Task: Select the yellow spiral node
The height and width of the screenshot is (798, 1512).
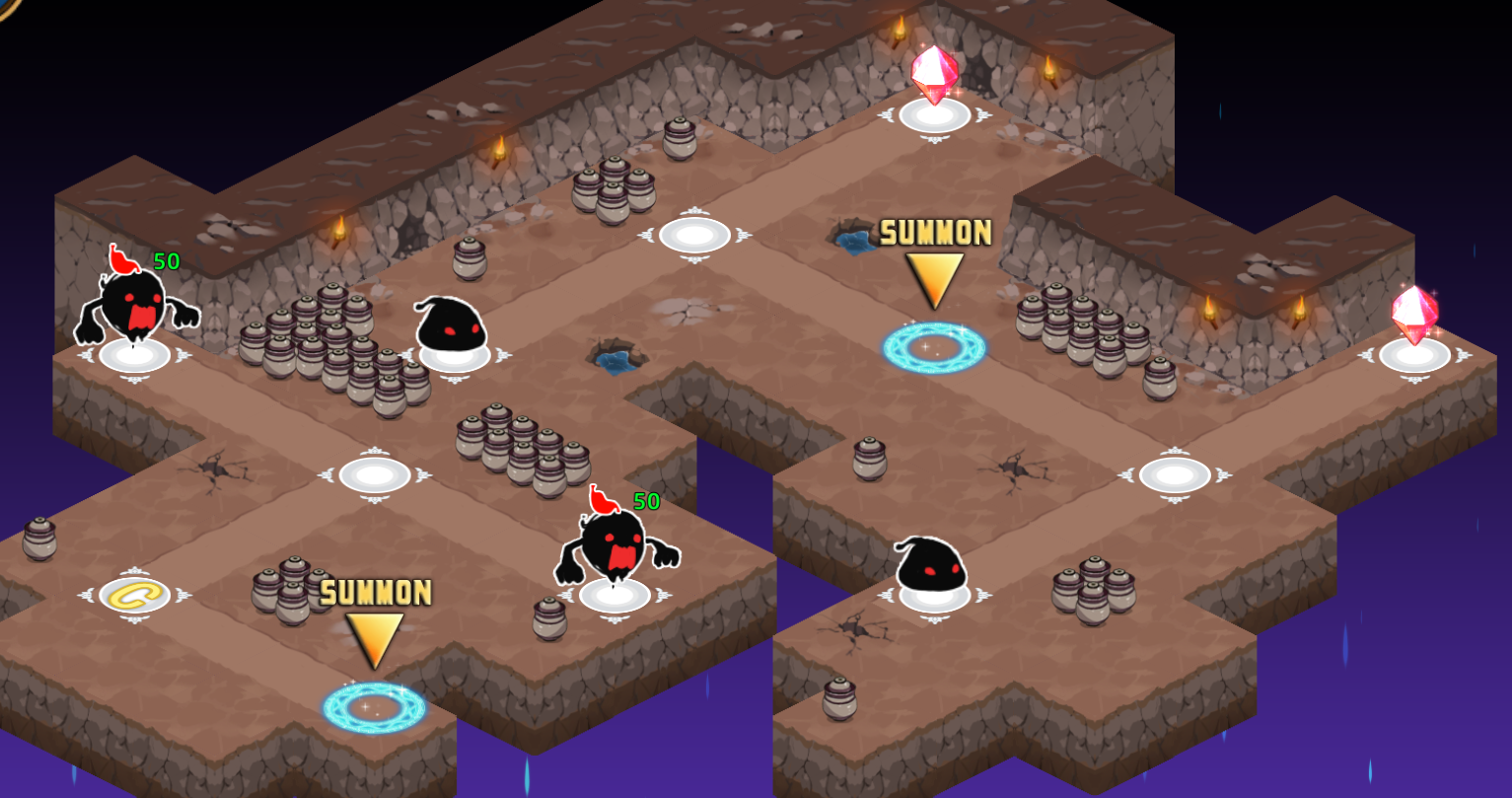Action: point(134,595)
